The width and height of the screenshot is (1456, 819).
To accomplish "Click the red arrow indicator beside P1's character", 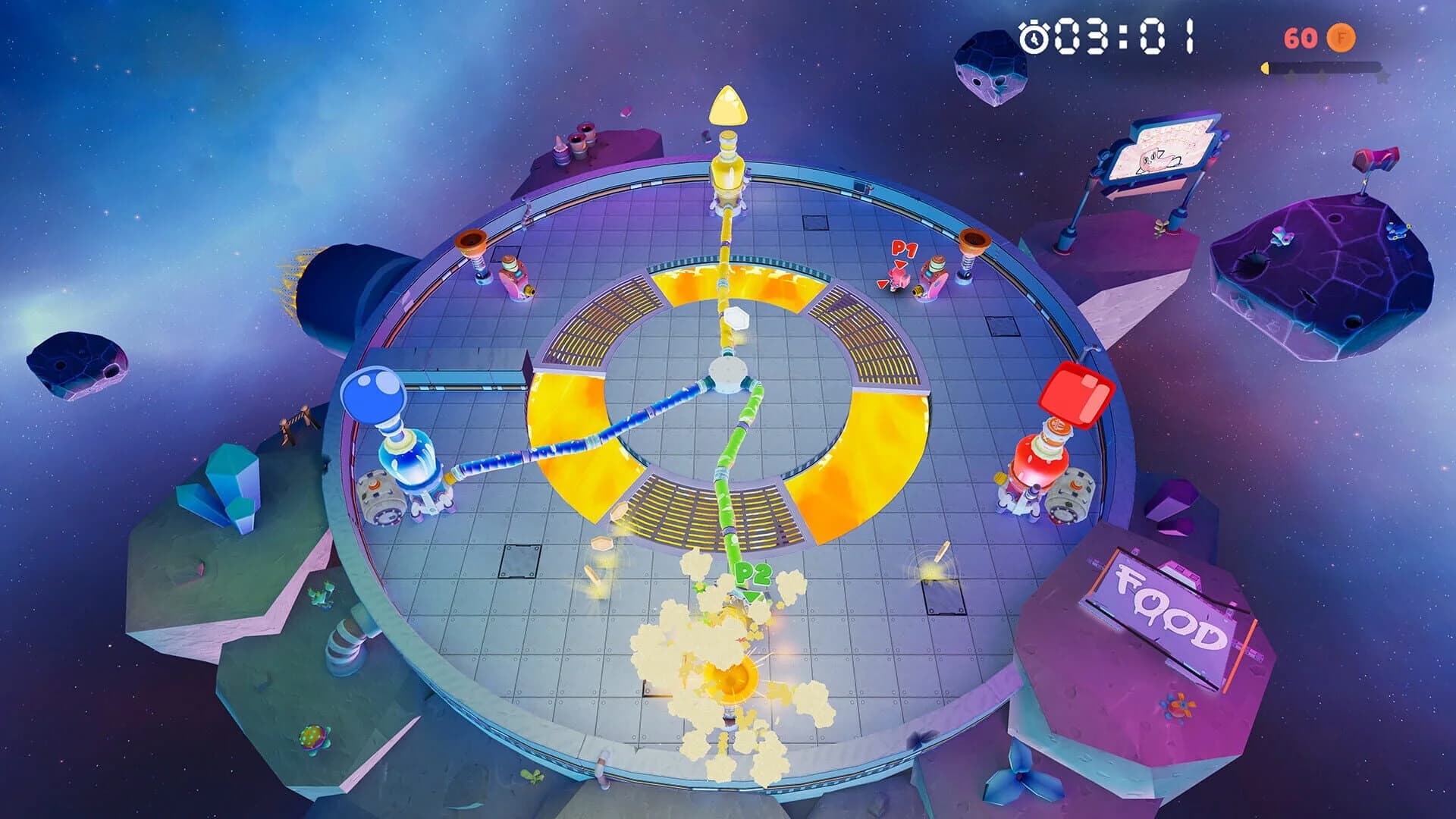I will tap(882, 284).
